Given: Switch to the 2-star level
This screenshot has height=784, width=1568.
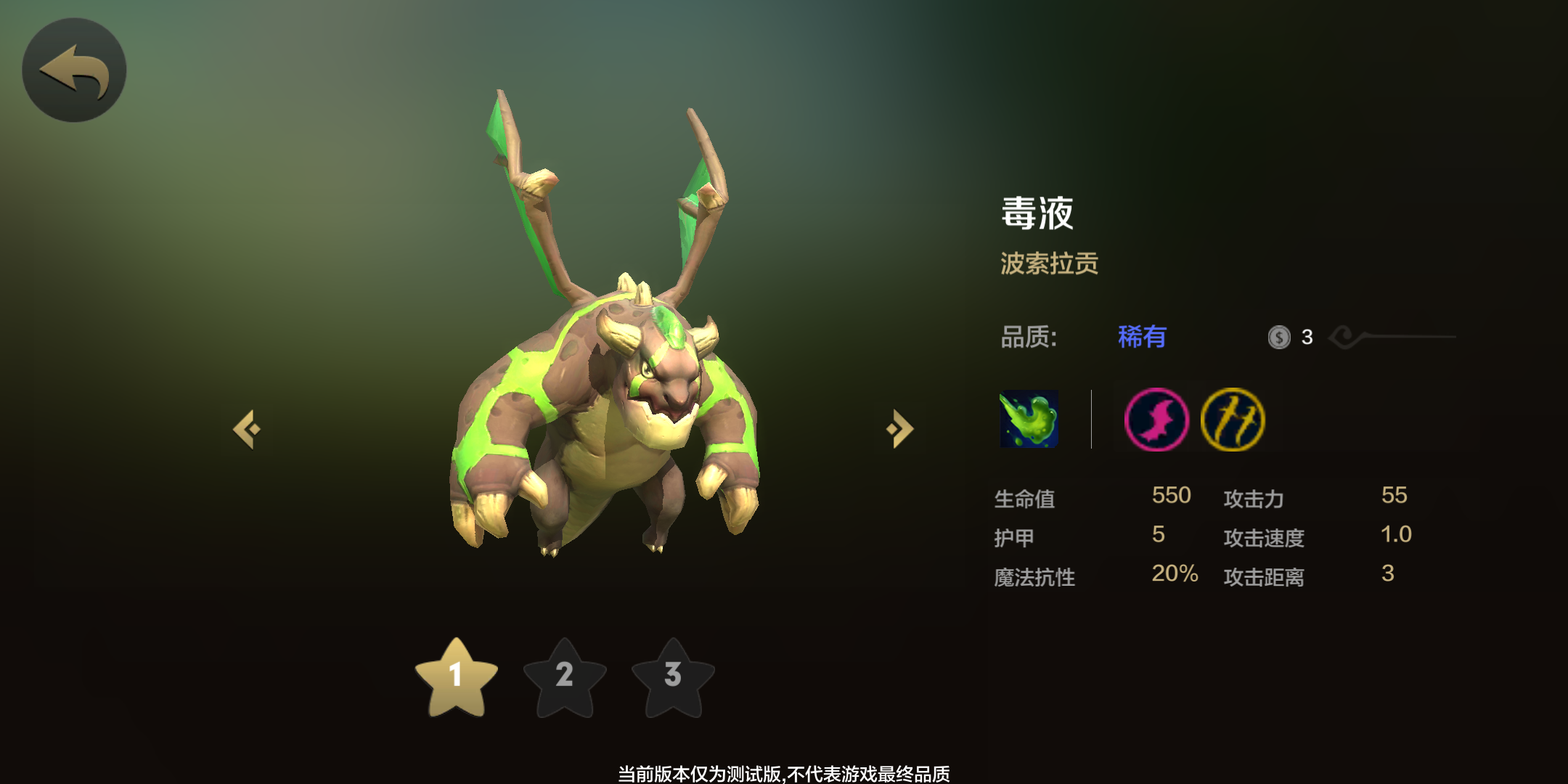Looking at the screenshot, I should click(x=565, y=678).
